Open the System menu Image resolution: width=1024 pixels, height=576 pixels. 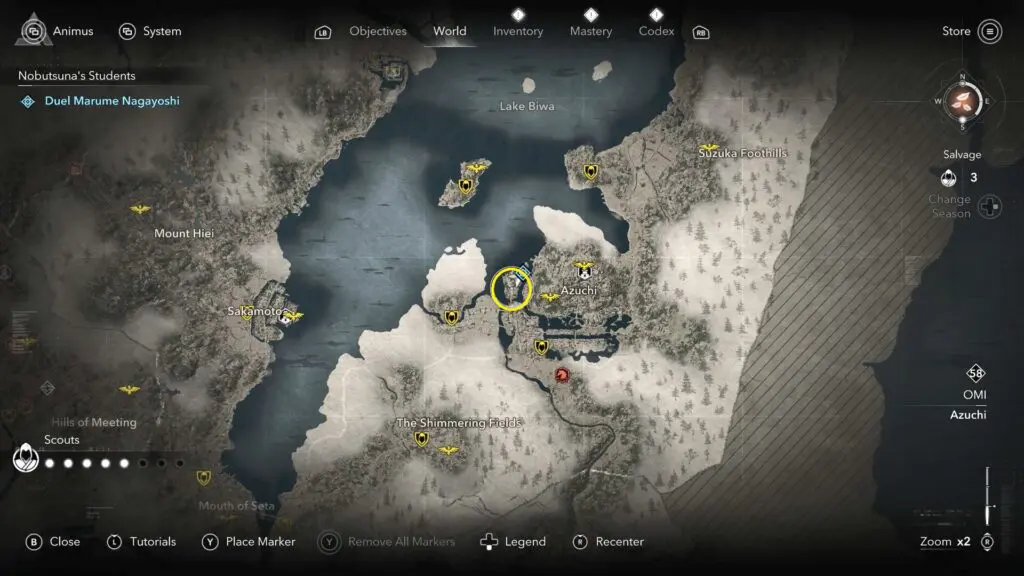point(150,31)
